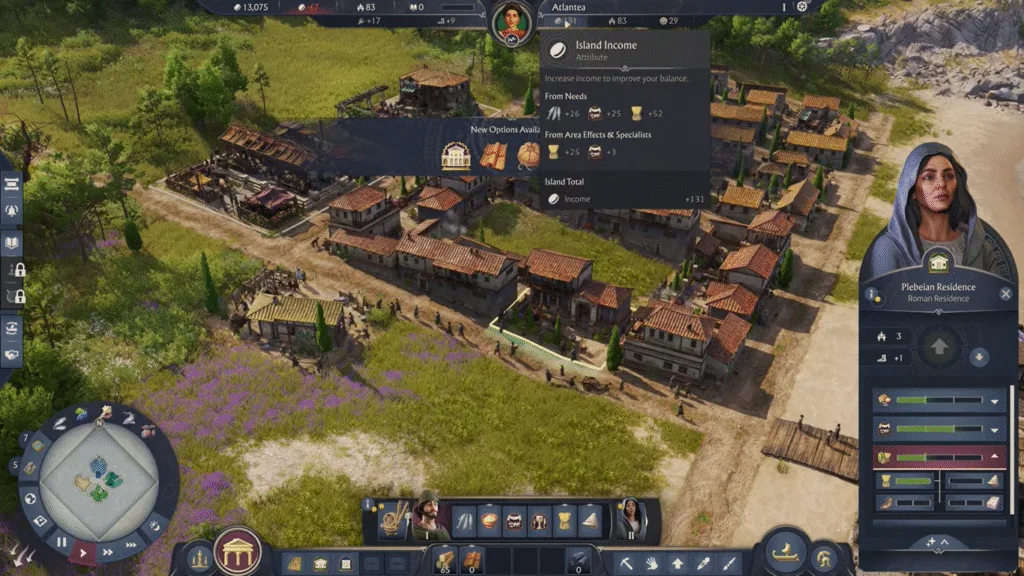Viewport: 1024px width, 576px height.
Task: Open the temple build menu button
Action: click(238, 551)
